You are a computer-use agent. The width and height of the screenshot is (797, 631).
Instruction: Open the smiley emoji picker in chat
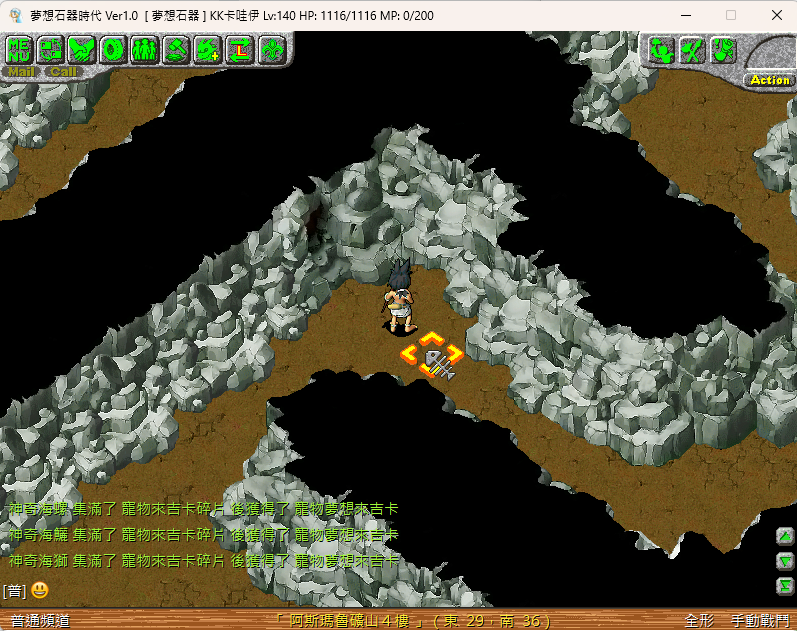pos(40,590)
